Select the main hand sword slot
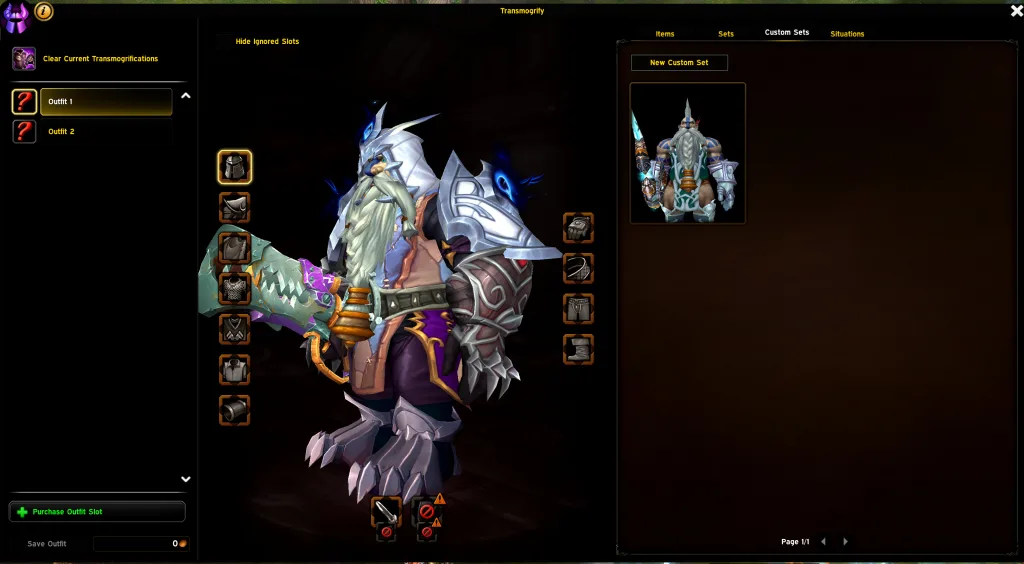This screenshot has width=1024, height=564. pyautogui.click(x=386, y=511)
